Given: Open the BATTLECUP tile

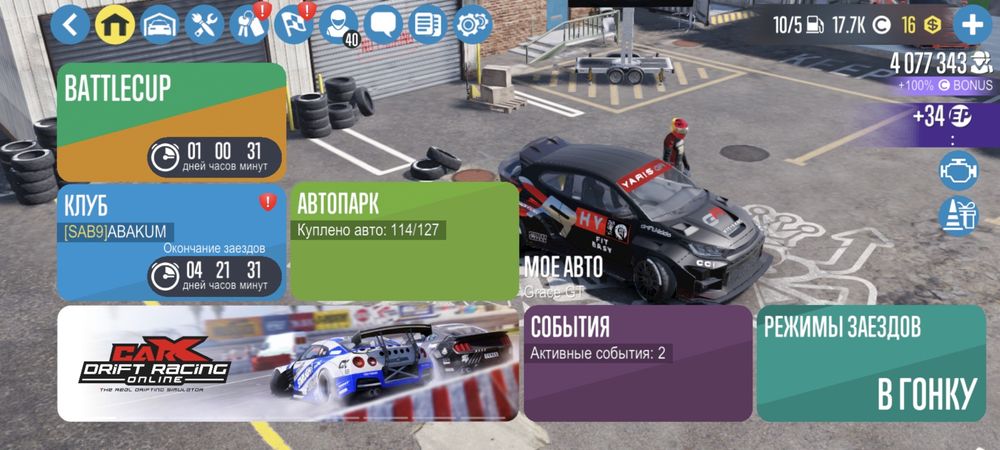Looking at the screenshot, I should 172,121.
